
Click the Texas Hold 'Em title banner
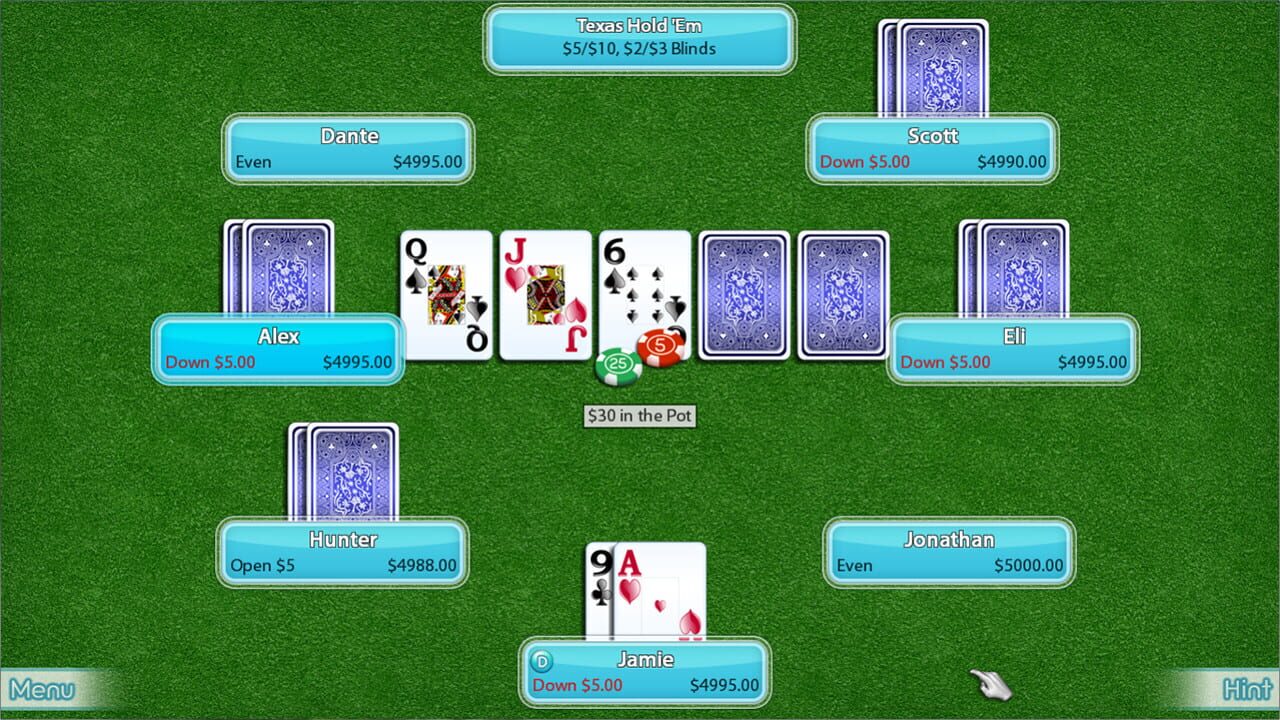pos(639,38)
